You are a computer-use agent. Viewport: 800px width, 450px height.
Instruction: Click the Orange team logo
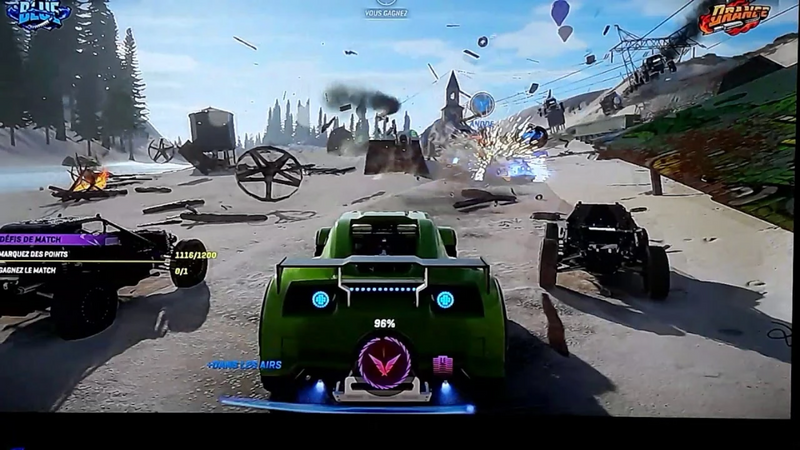(735, 16)
